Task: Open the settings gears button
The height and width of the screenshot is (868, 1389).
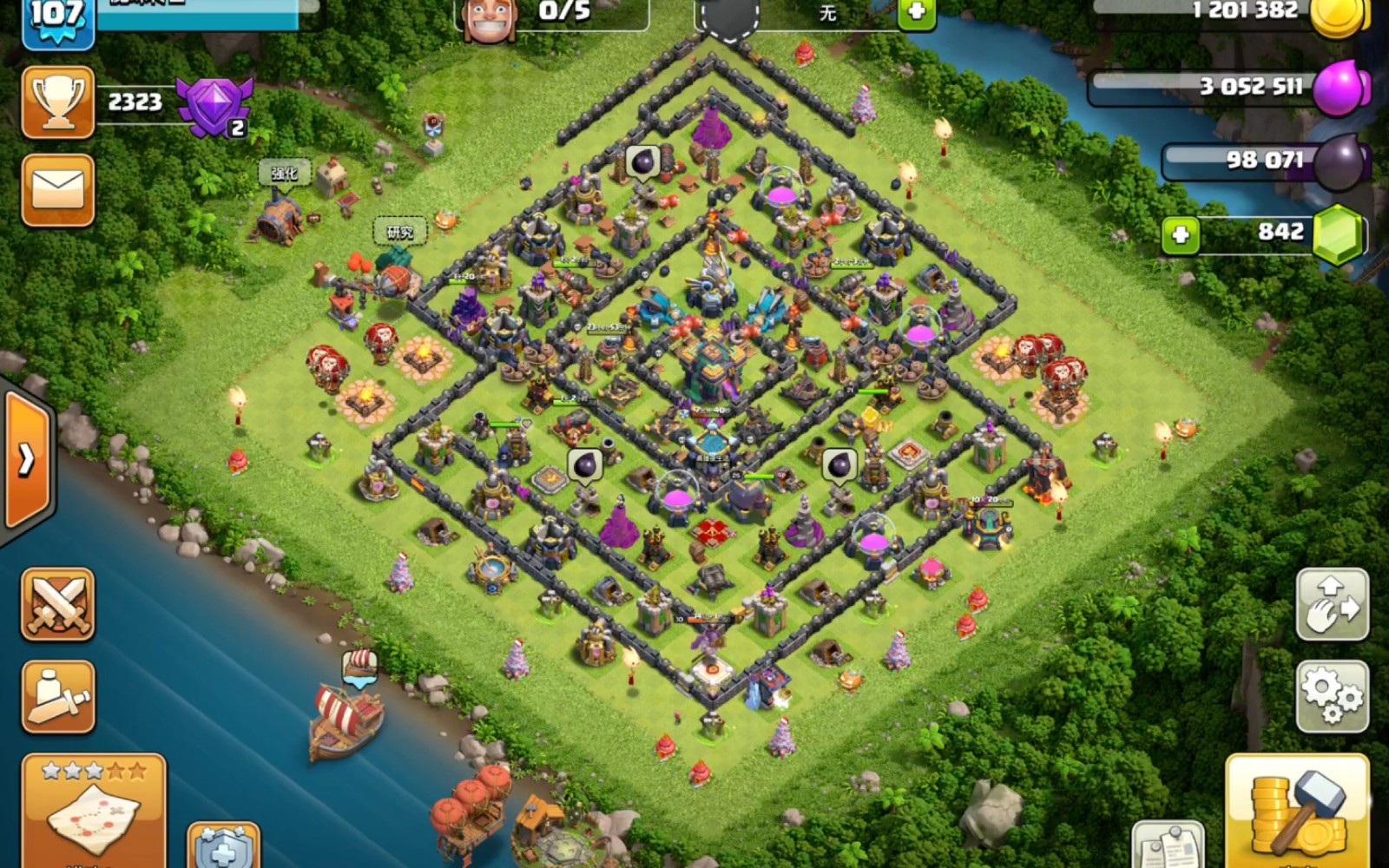Action: tap(1332, 696)
